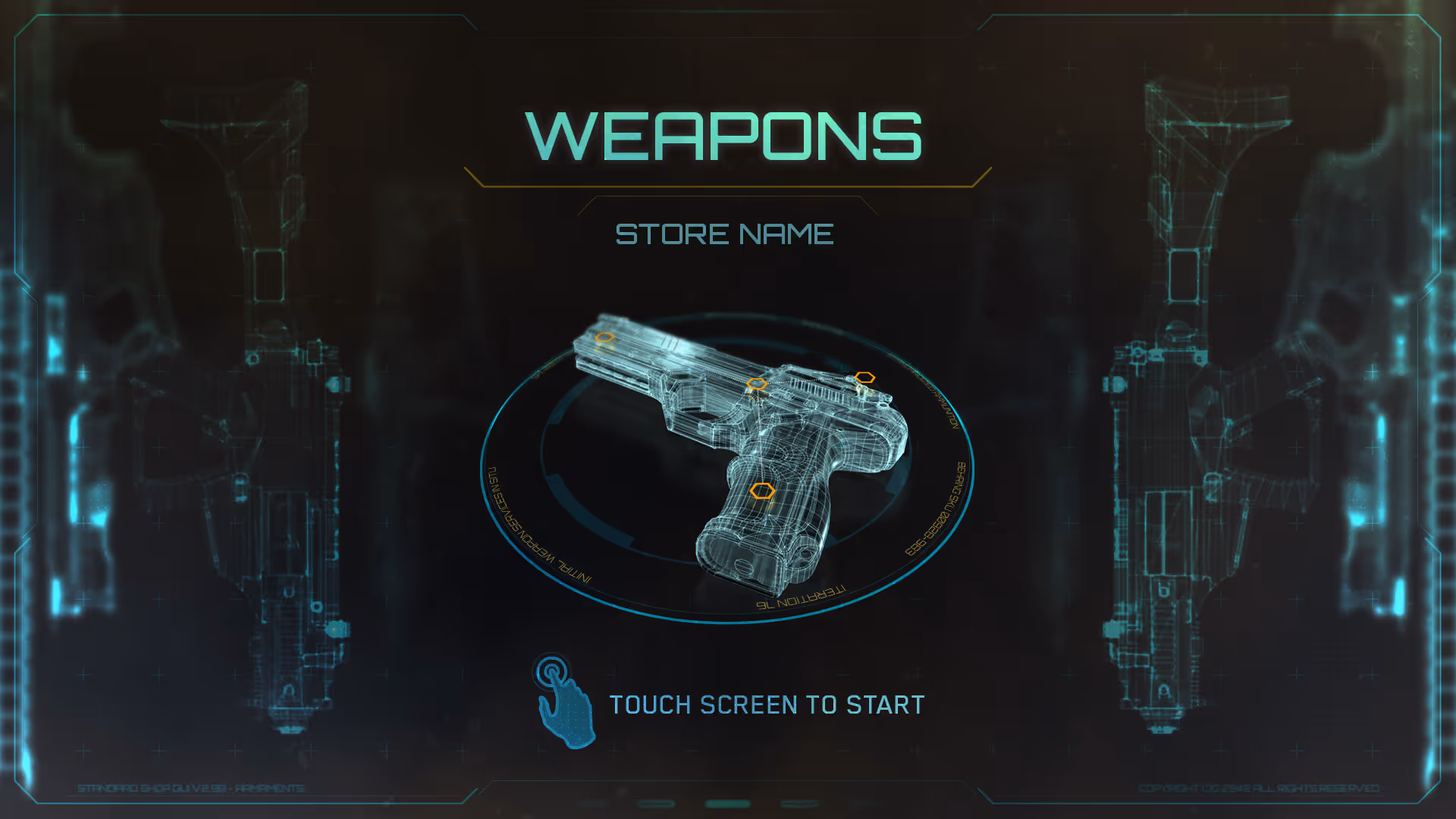This screenshot has height=819, width=1456.
Task: Click the Touch Screen To Start prompt
Action: pos(767,705)
